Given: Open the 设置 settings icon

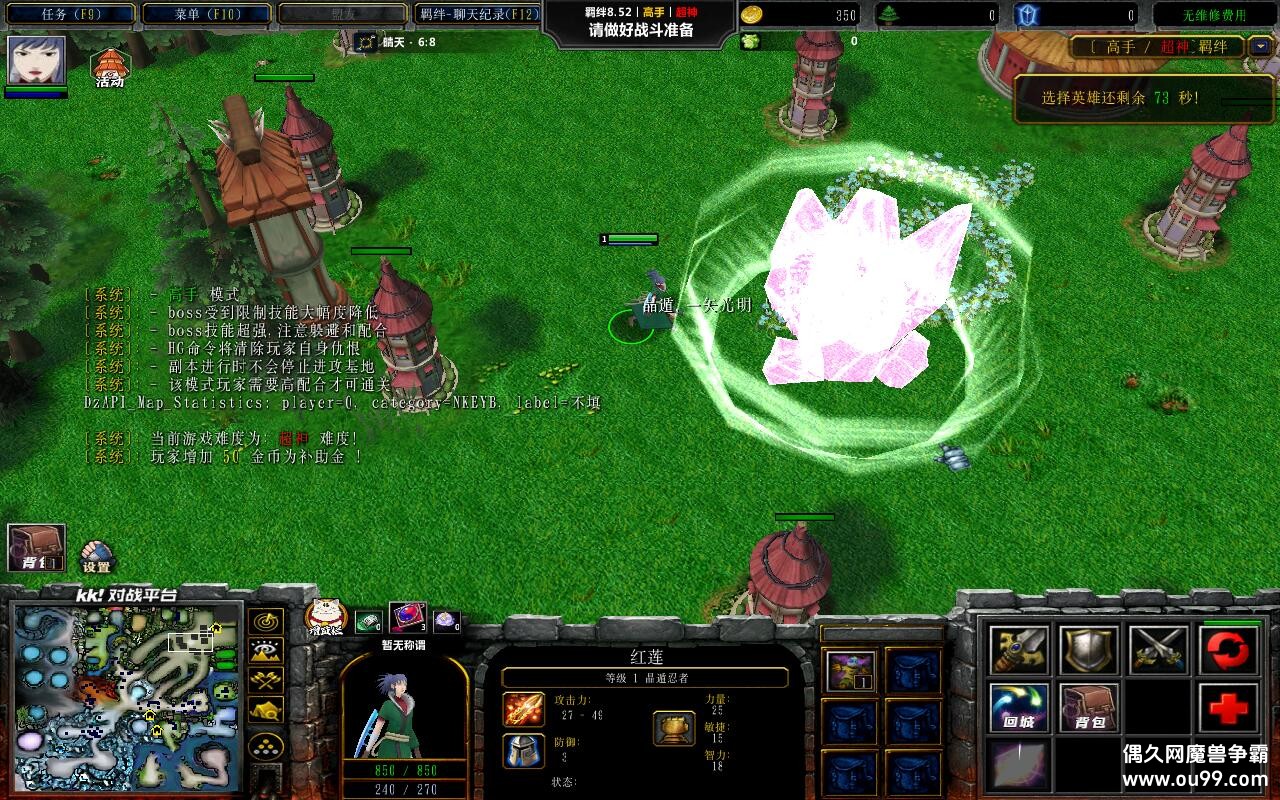Looking at the screenshot, I should point(96,556).
